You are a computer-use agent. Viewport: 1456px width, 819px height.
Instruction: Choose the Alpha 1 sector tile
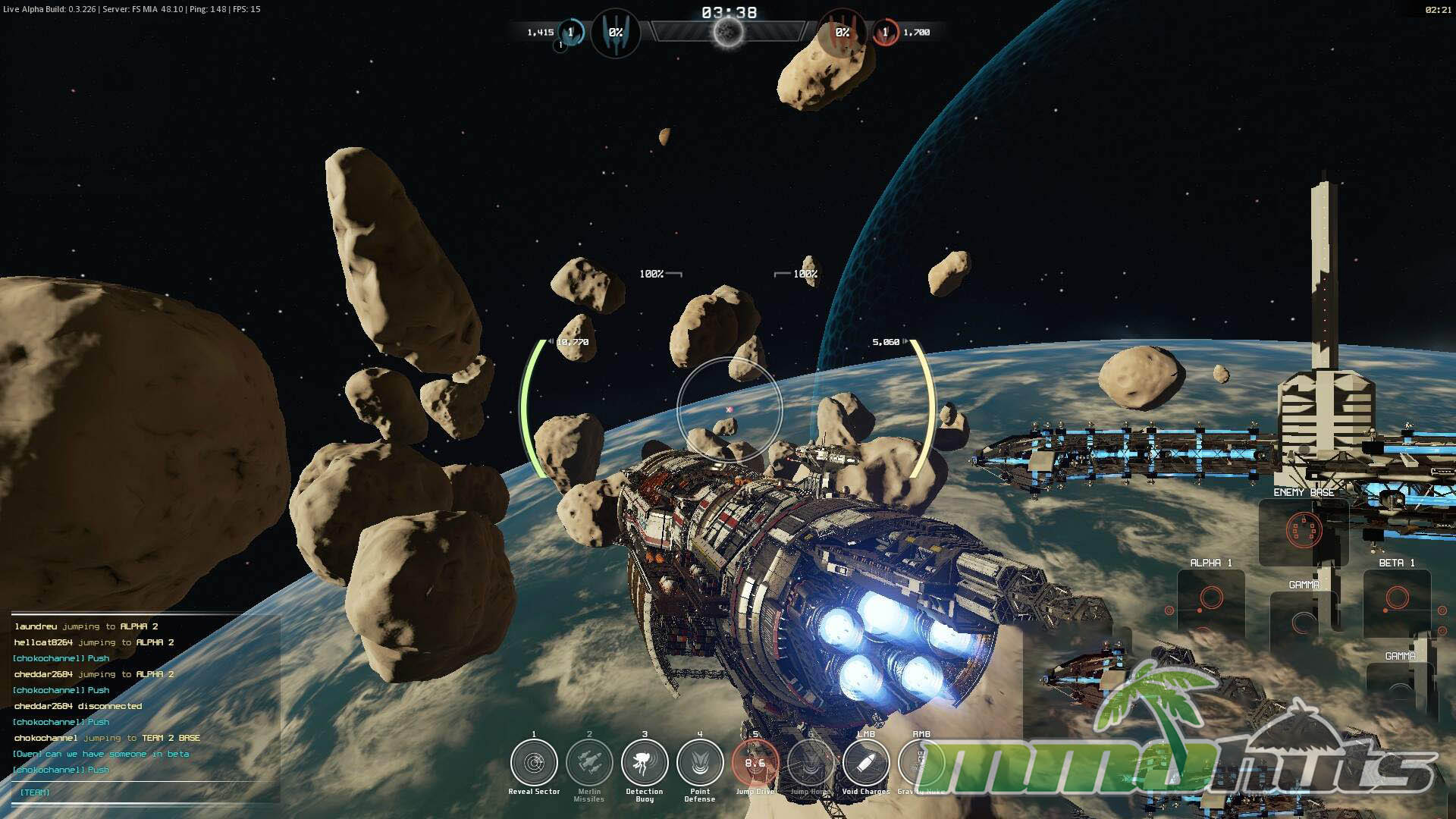click(1211, 599)
